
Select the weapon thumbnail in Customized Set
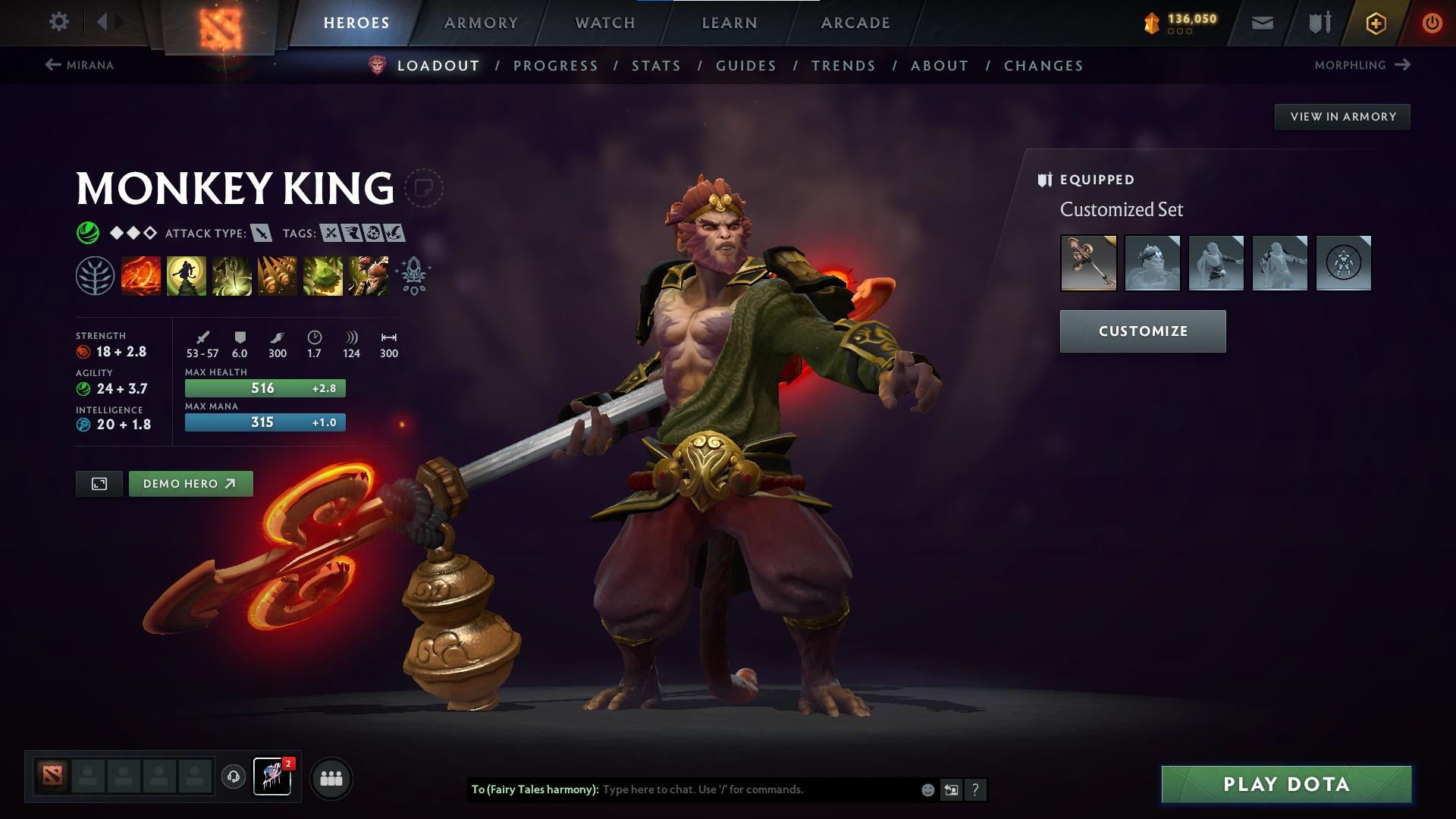coord(1088,263)
